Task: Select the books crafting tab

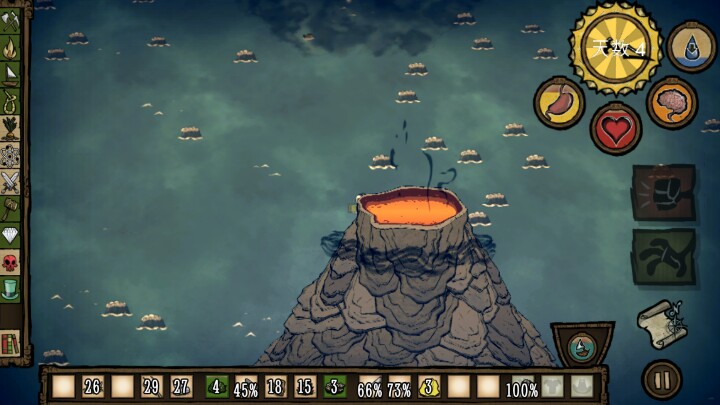Action: (x=11, y=344)
